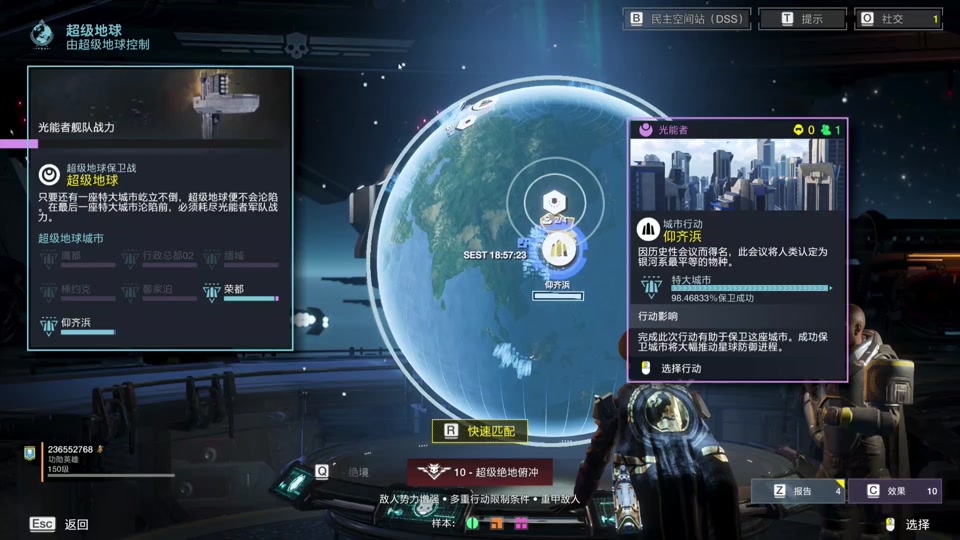The width and height of the screenshot is (960, 540).
Task: Start 快速匹配 quick matchmaking
Action: point(480,431)
